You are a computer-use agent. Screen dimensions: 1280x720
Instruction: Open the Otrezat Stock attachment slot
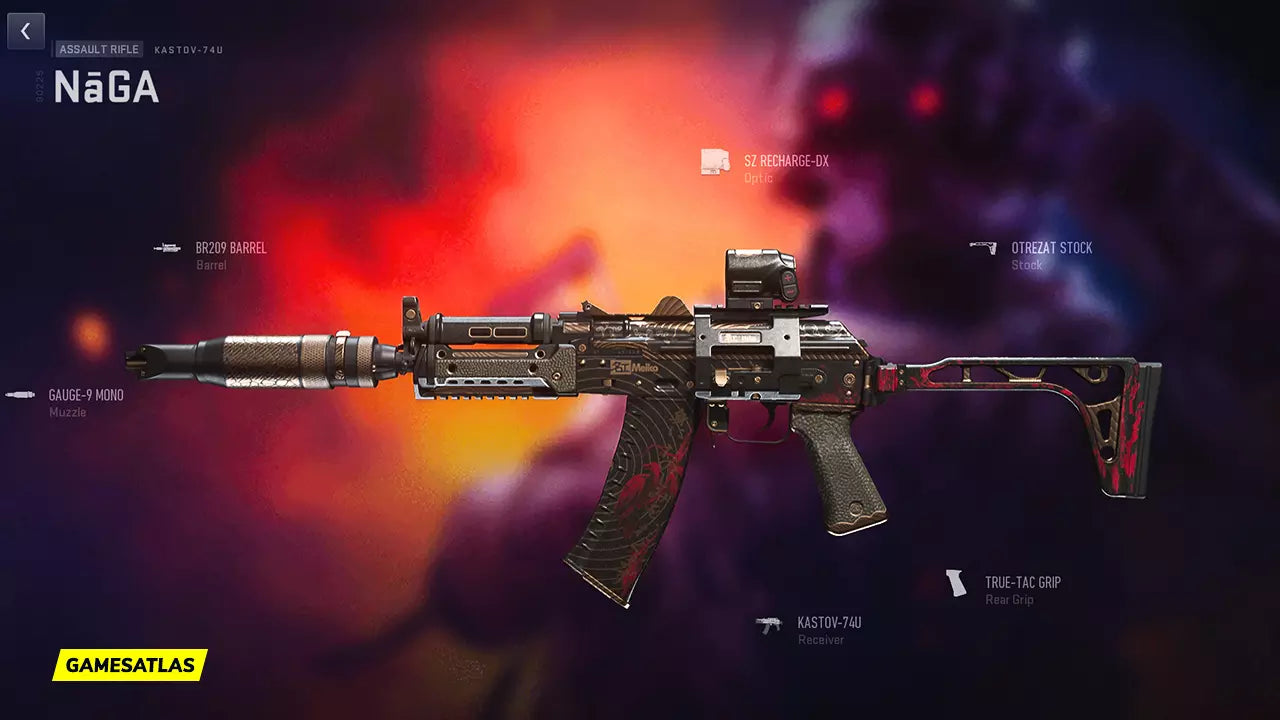tap(1050, 248)
